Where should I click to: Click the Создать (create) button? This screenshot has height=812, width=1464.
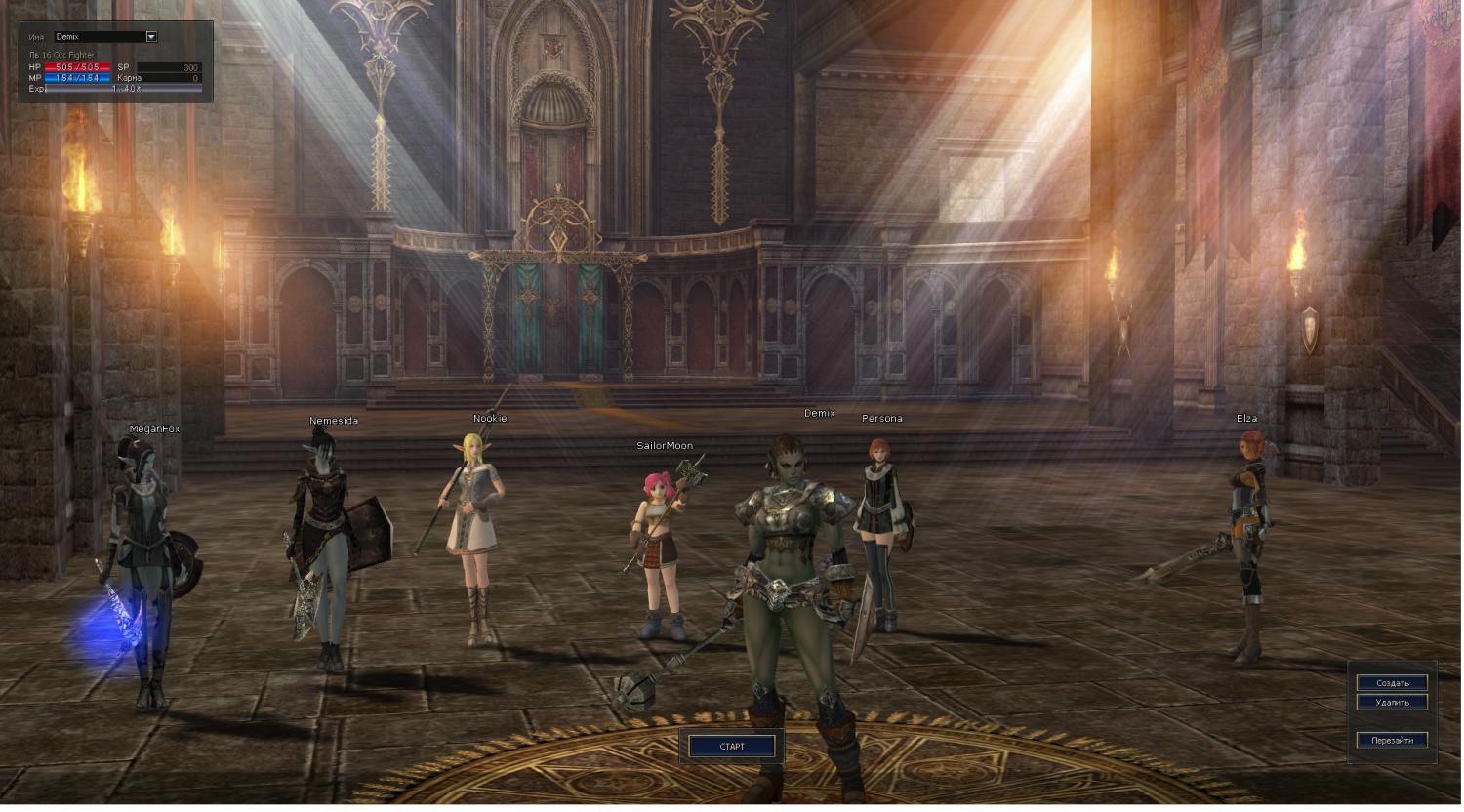1392,683
